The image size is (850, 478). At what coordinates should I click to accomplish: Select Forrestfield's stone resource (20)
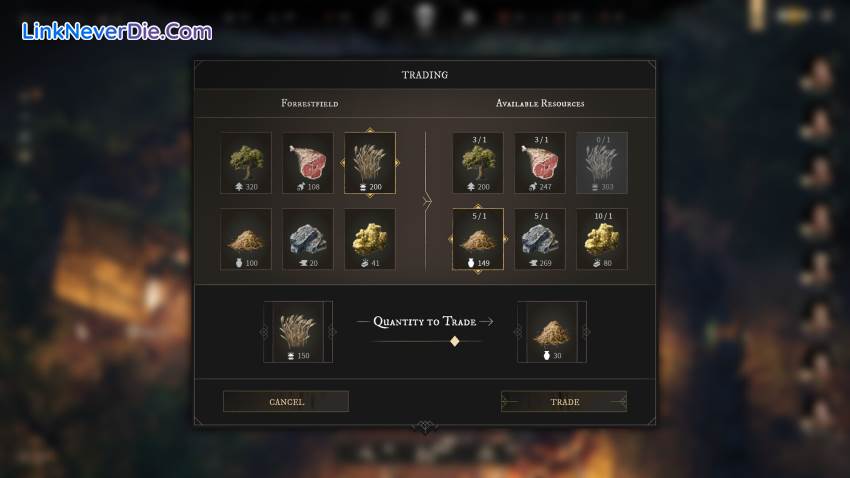[x=308, y=239]
